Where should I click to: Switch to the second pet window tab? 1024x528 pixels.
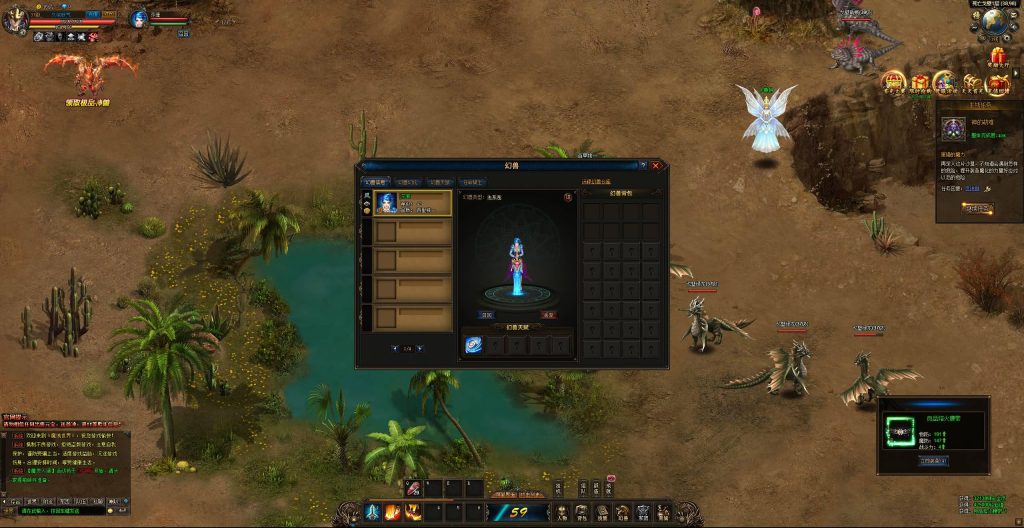tap(407, 182)
